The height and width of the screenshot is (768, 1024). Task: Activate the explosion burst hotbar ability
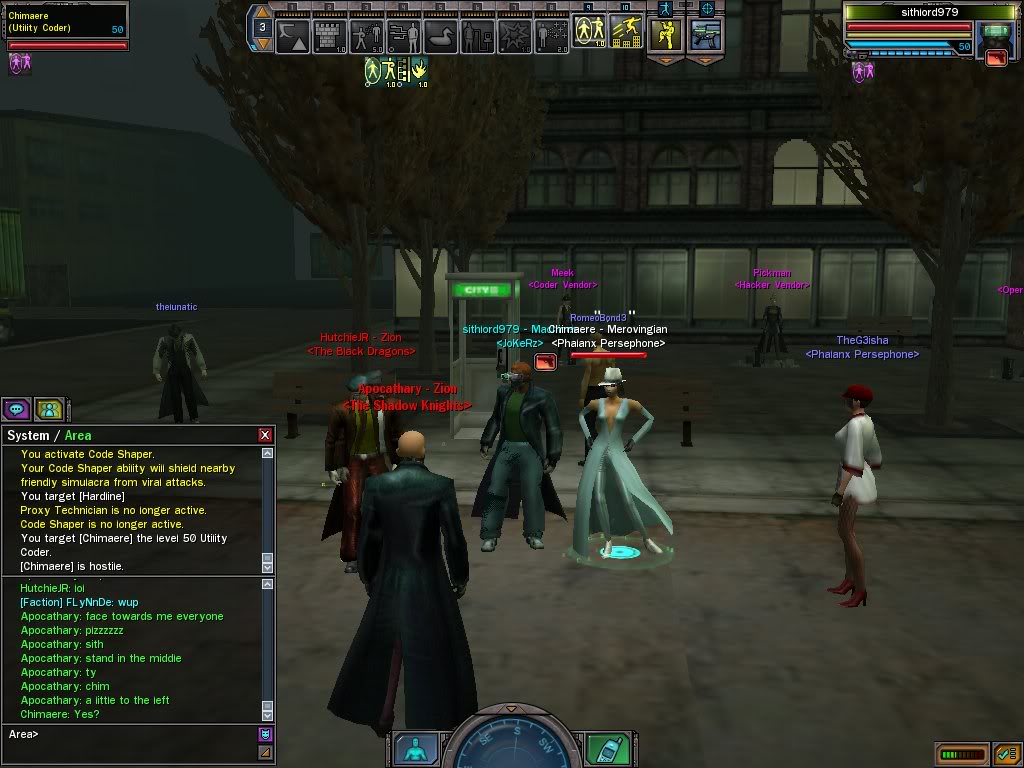click(x=514, y=37)
